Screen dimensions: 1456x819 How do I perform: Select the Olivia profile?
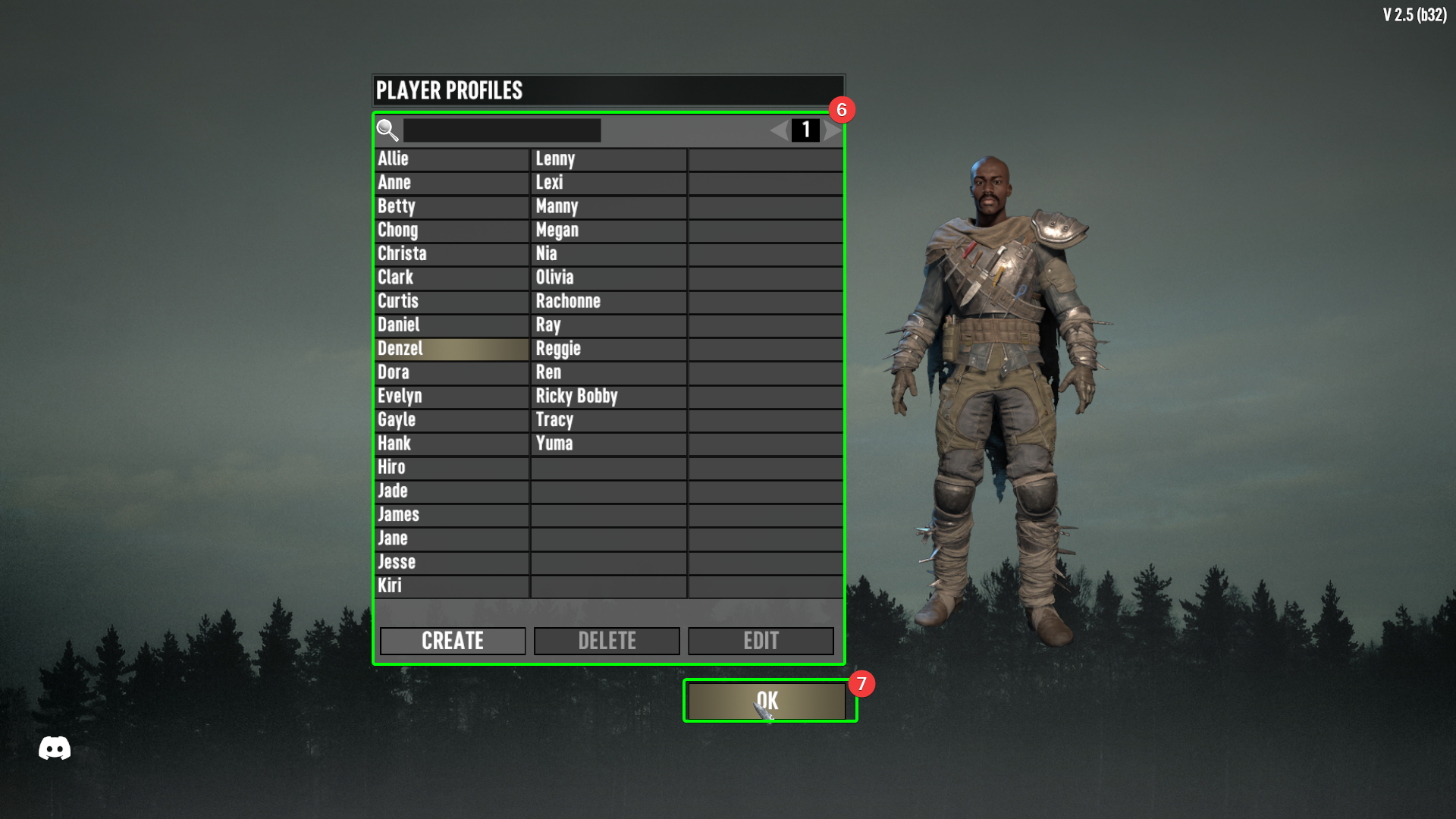click(607, 278)
